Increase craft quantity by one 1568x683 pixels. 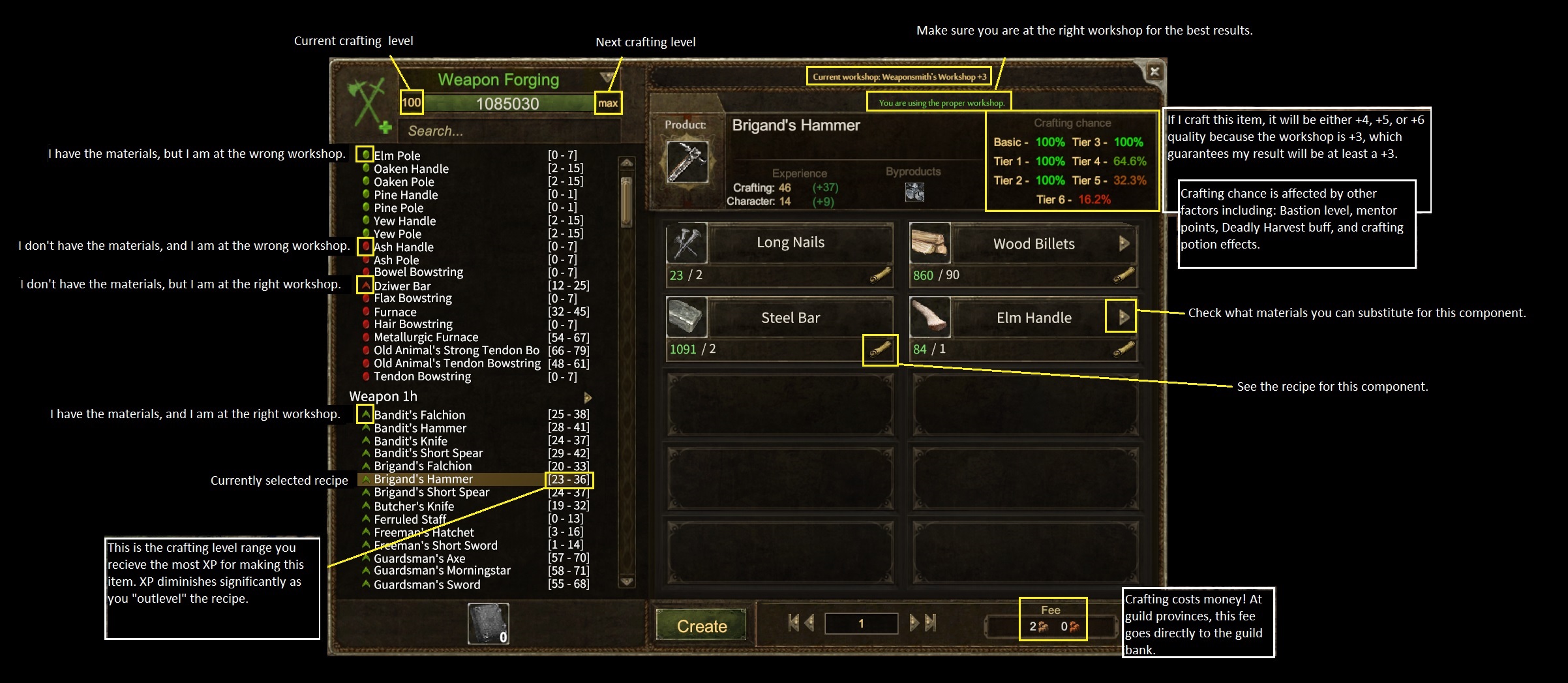[x=914, y=624]
